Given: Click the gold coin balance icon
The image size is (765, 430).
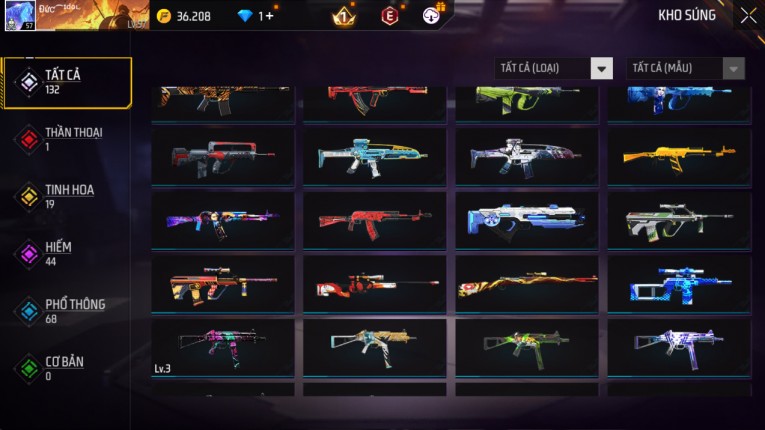Looking at the screenshot, I should [x=164, y=16].
